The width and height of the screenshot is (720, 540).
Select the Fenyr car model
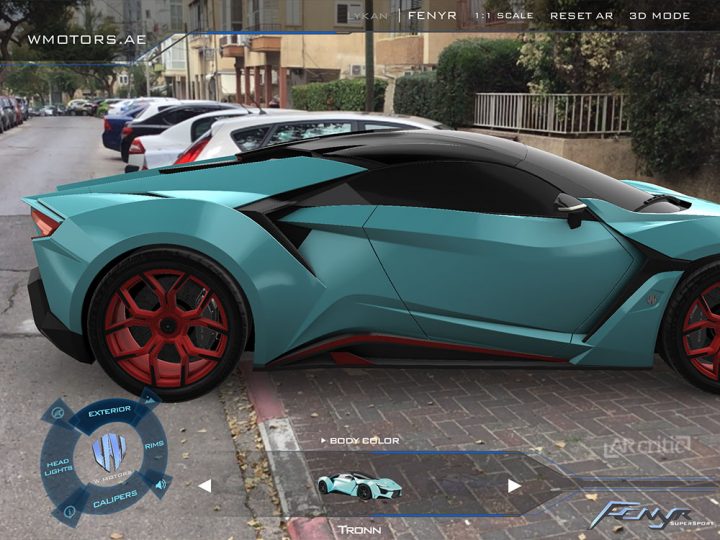tap(431, 16)
